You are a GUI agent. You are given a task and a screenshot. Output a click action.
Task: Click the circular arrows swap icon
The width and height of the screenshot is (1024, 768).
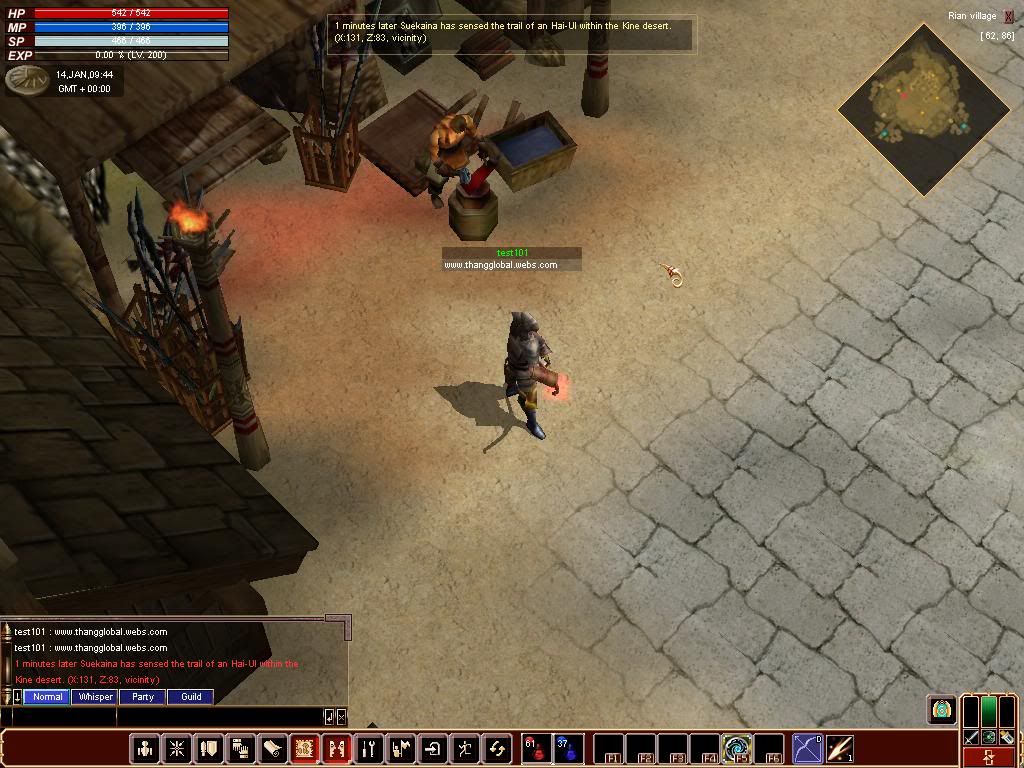tap(497, 748)
